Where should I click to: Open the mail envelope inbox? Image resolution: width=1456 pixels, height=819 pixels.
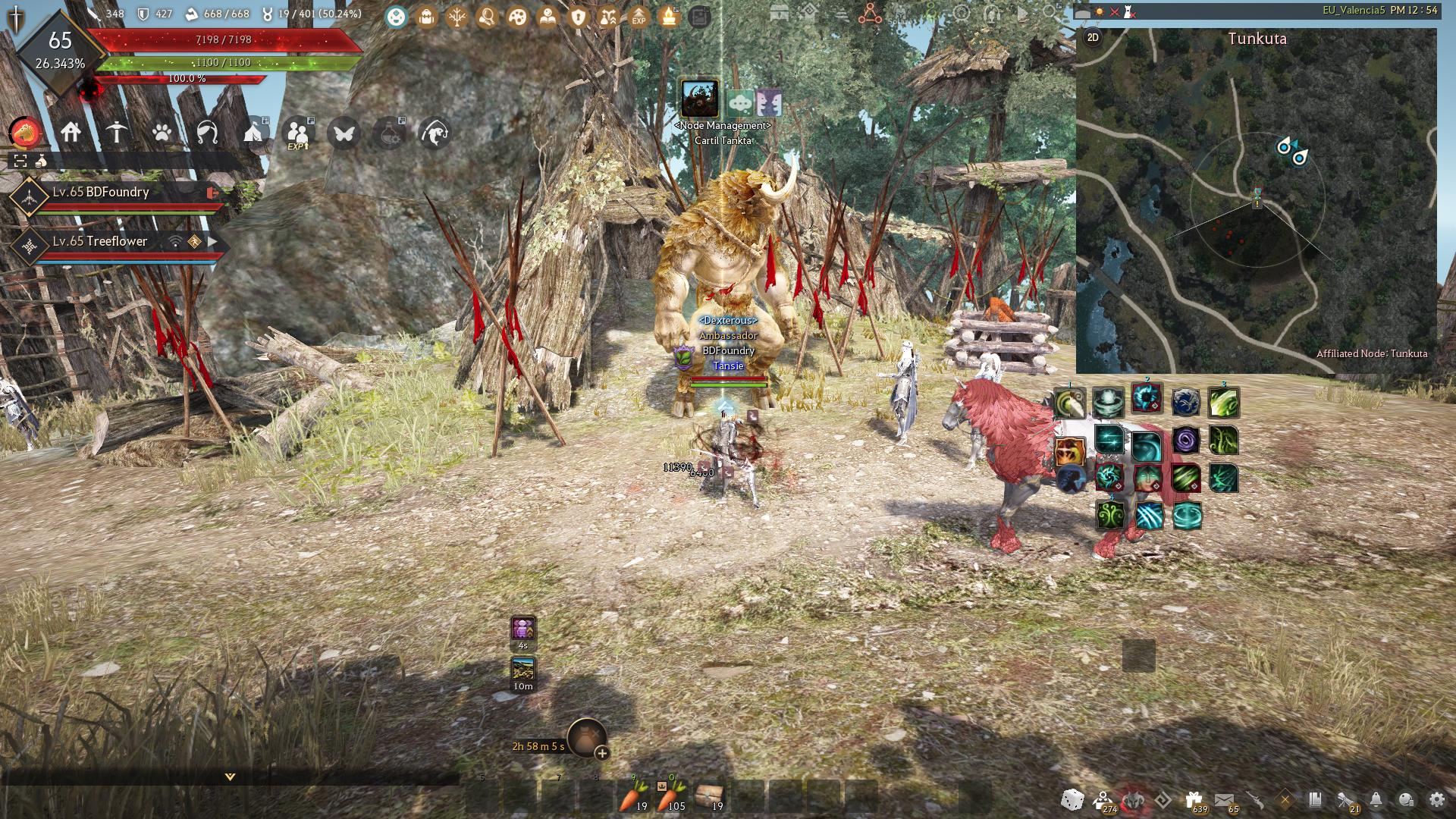point(1223,799)
